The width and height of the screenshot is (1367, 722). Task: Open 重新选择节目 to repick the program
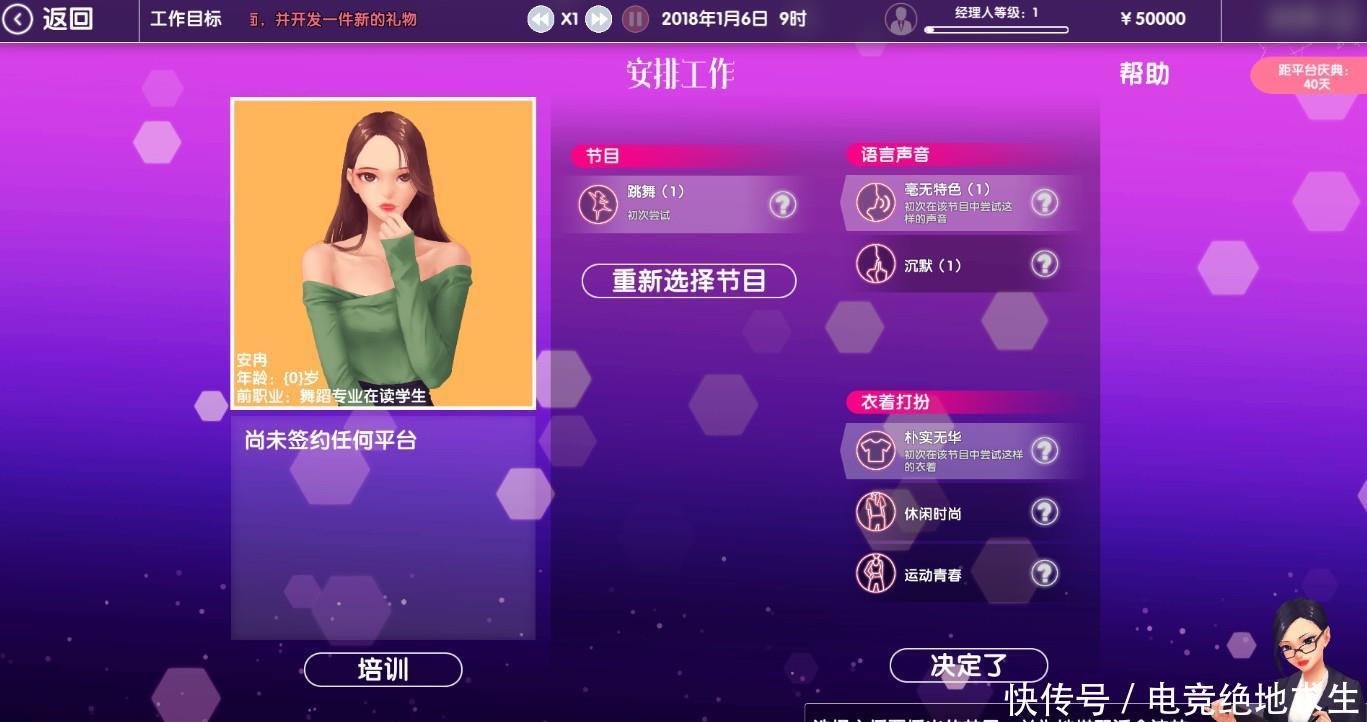(688, 281)
